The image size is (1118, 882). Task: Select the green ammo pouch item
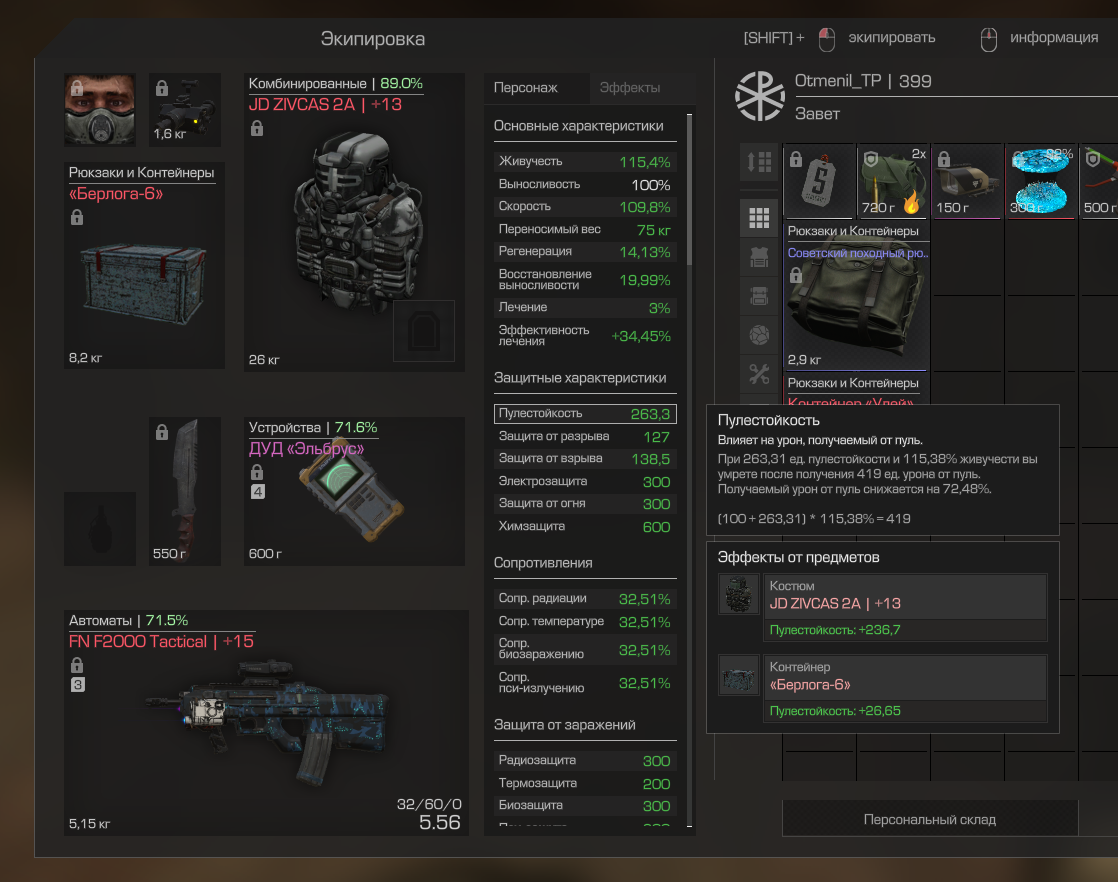point(893,181)
